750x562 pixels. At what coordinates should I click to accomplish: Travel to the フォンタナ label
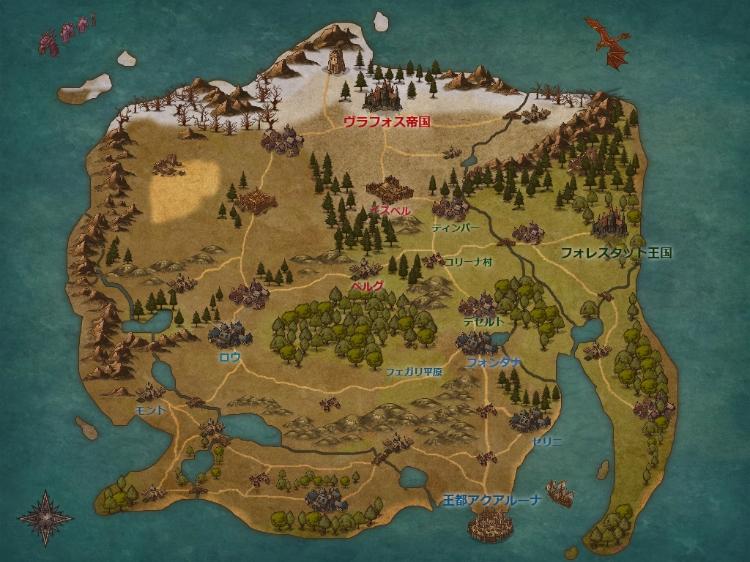click(493, 362)
